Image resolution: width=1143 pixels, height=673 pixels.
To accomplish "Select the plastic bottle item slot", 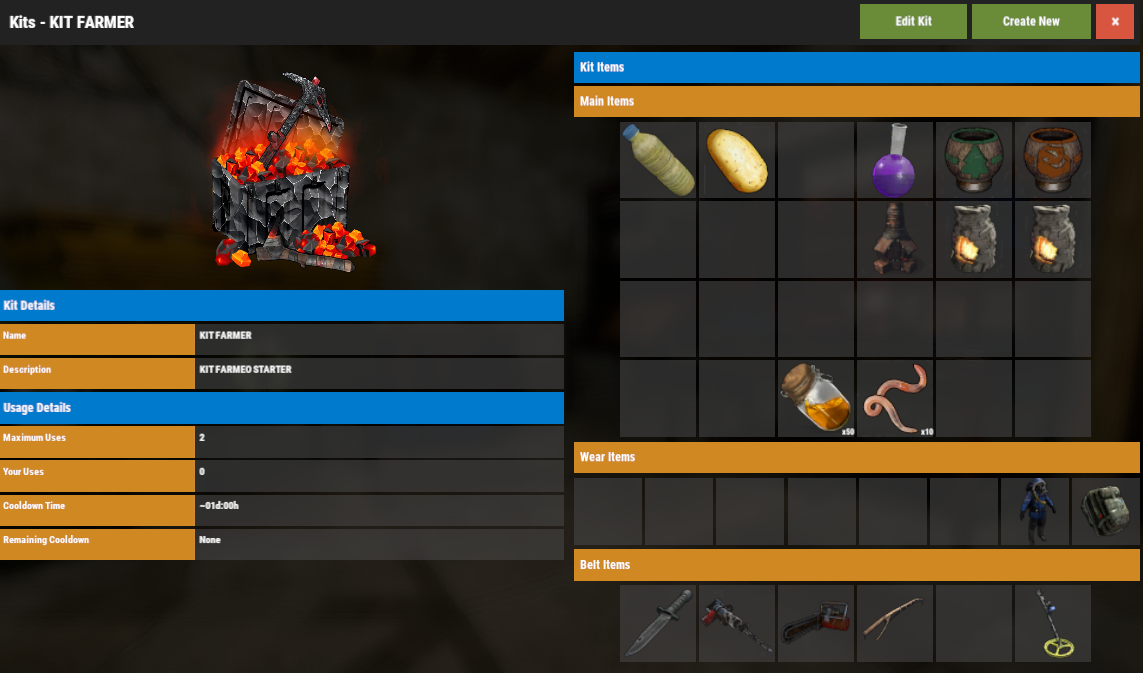I will tap(658, 160).
